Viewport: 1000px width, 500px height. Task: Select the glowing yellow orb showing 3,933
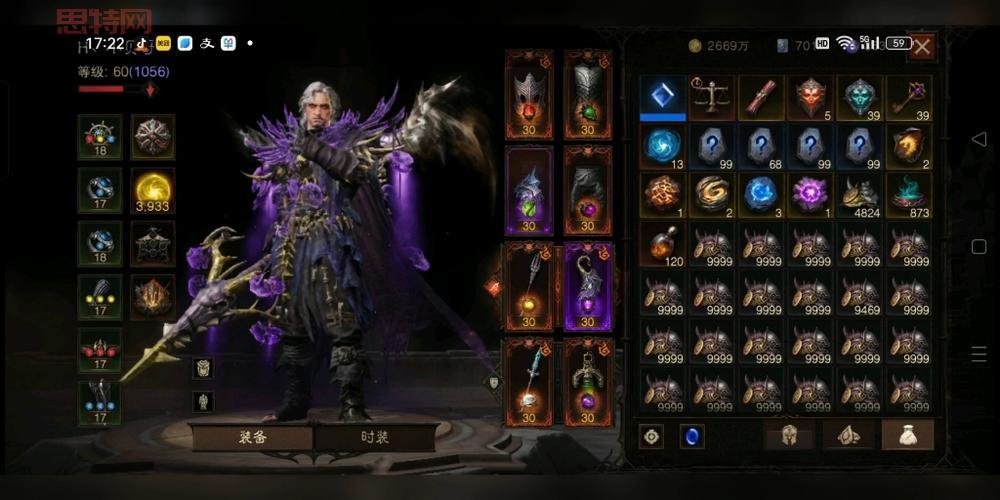point(152,189)
